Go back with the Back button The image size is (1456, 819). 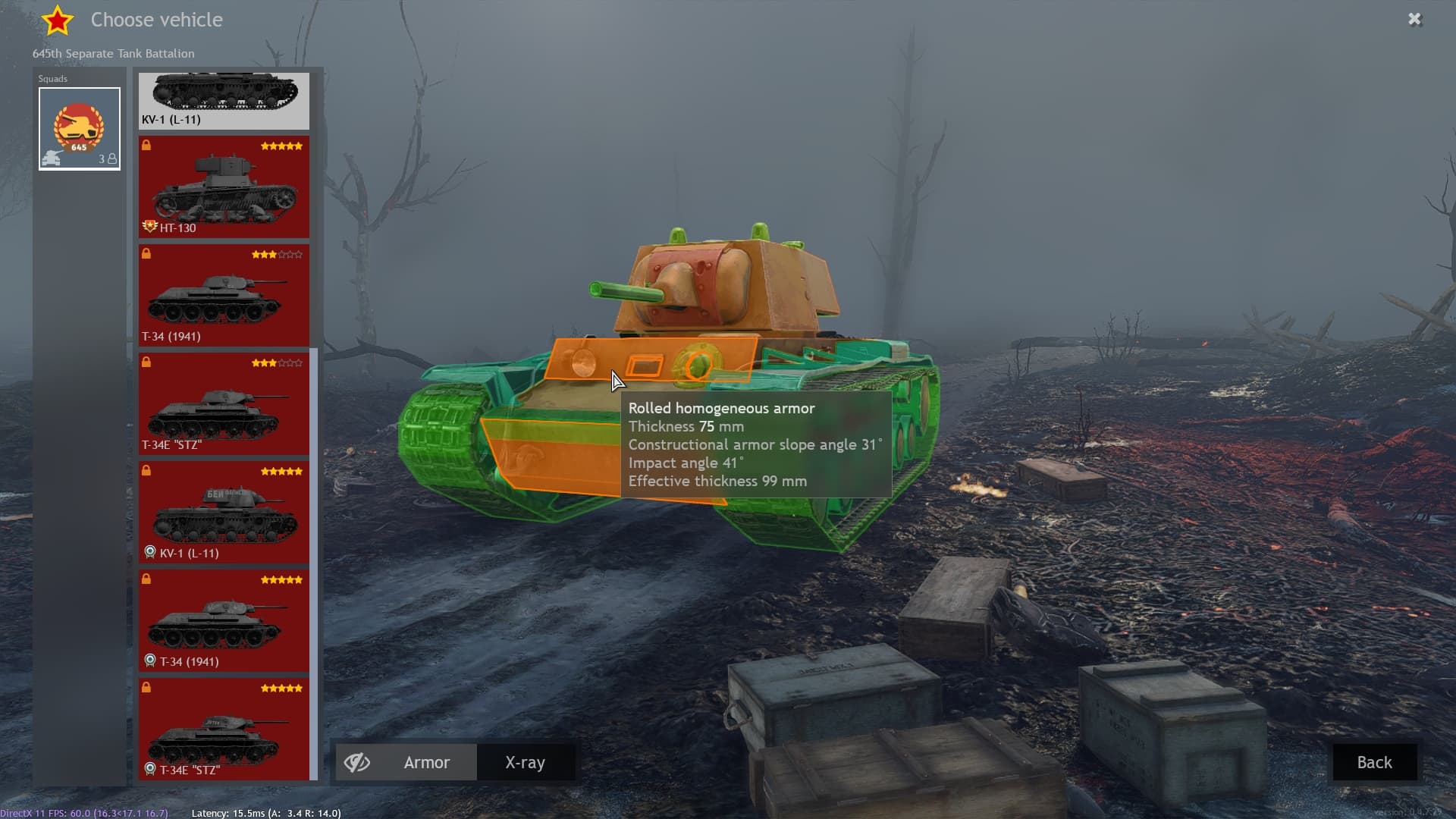point(1374,762)
